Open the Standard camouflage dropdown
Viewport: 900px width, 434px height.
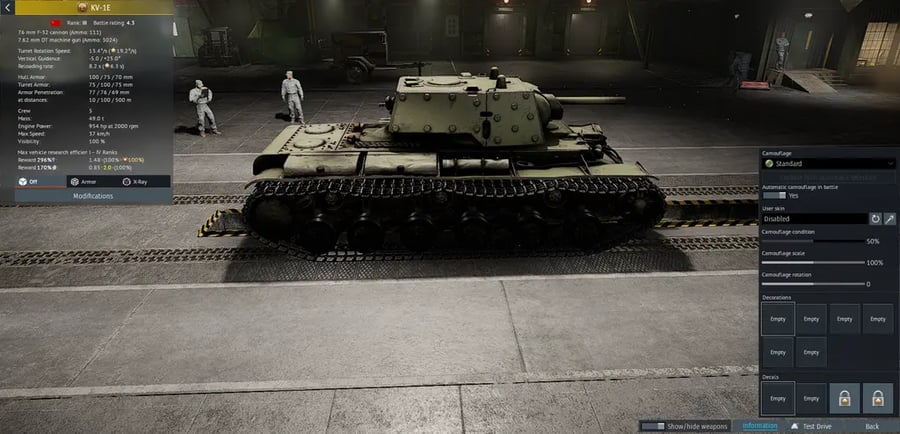tap(824, 163)
